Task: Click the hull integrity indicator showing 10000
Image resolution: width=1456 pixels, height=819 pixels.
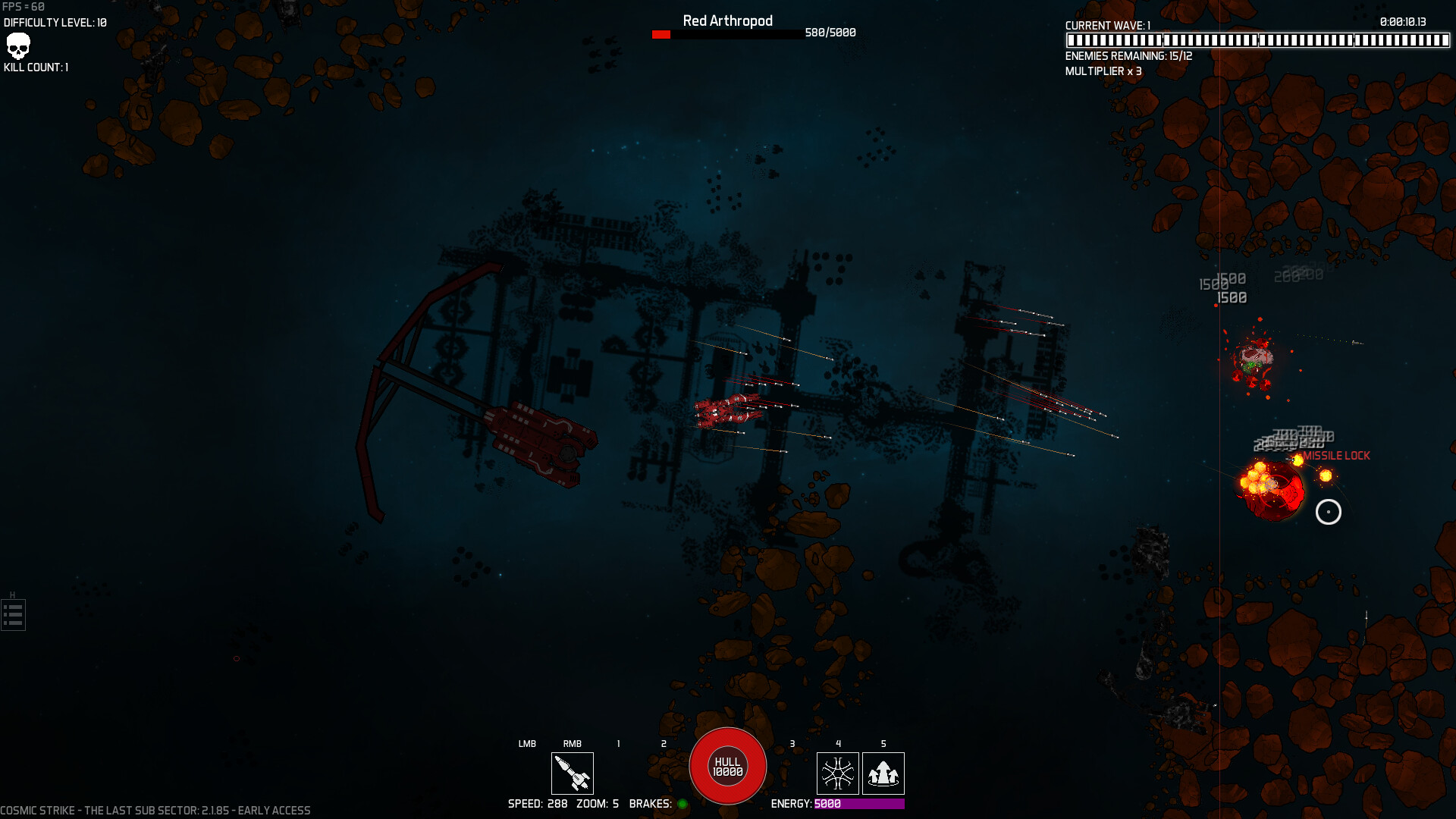Action: pos(726,767)
